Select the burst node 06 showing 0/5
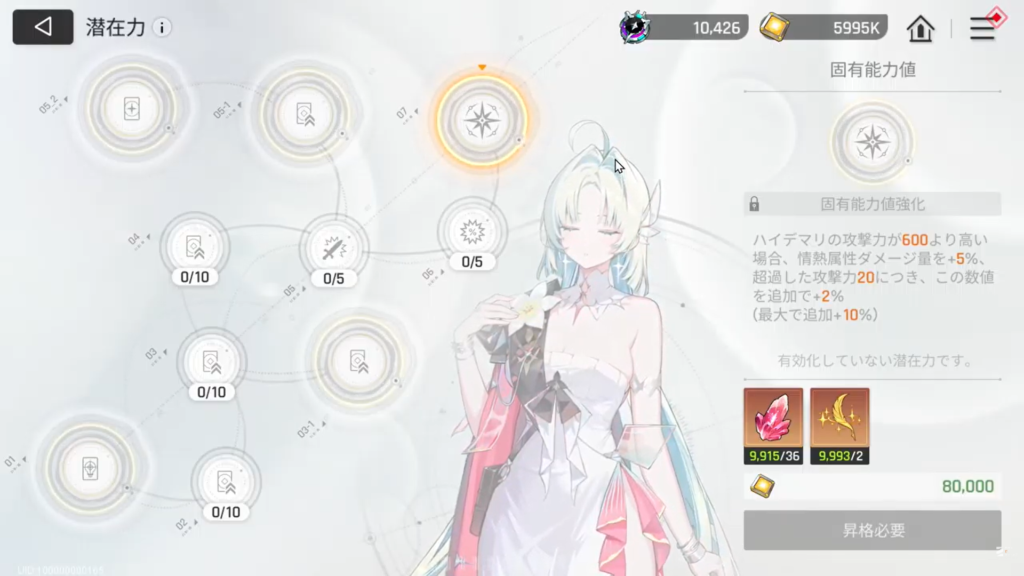1024x576 pixels. [x=471, y=232]
